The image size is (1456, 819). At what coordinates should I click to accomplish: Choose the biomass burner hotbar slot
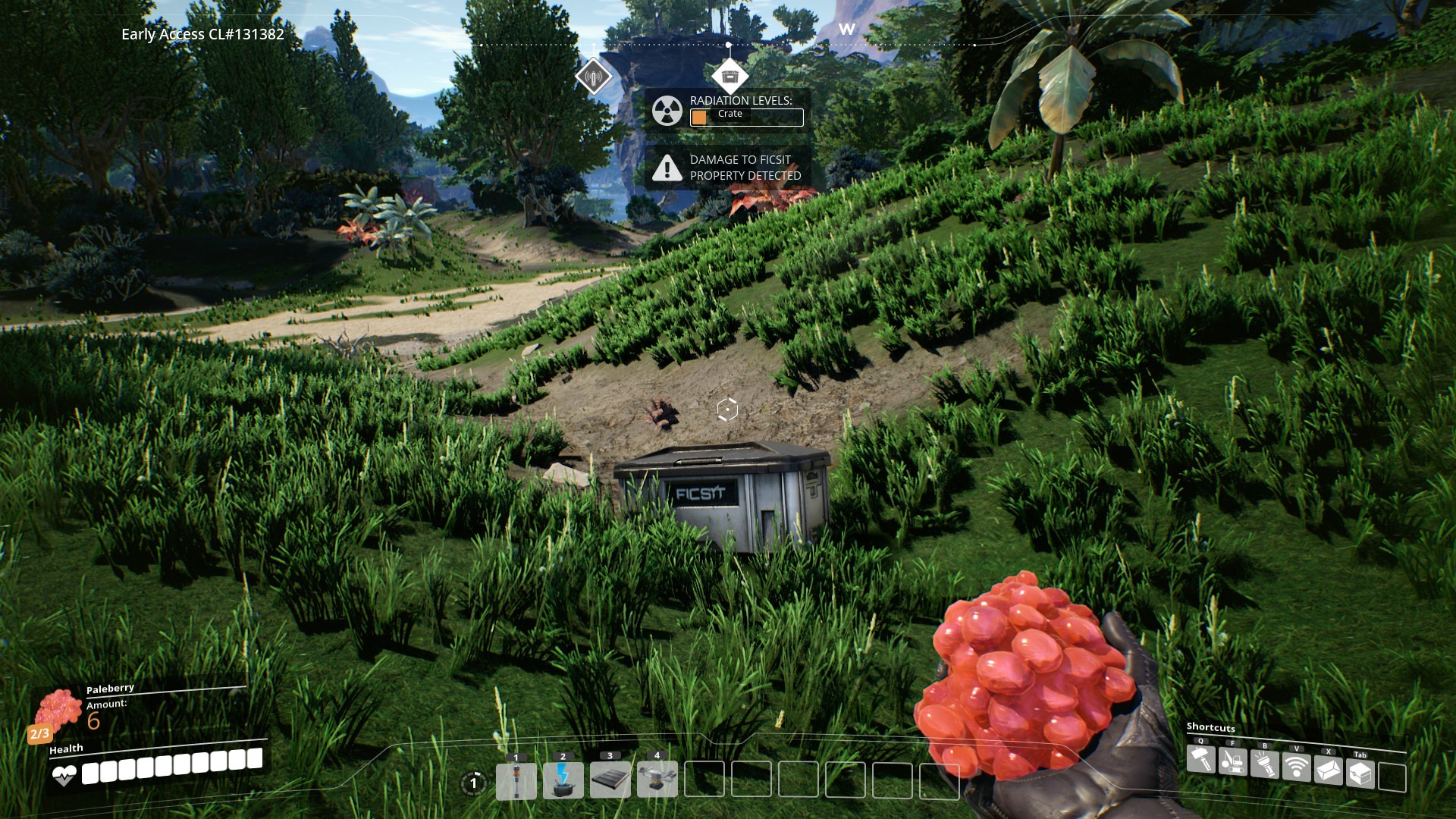(x=563, y=781)
